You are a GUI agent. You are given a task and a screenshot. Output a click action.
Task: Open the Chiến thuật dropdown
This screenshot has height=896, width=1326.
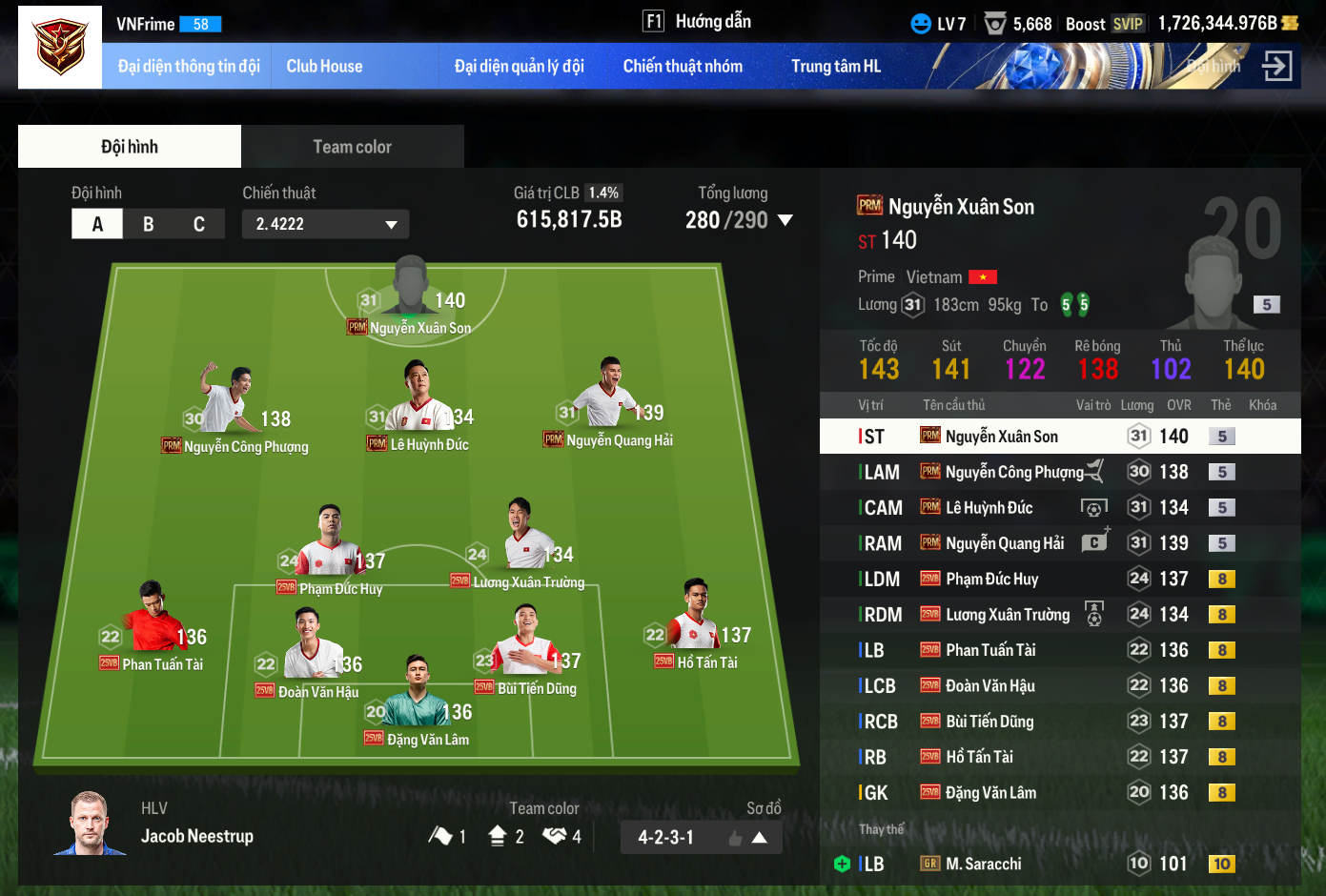pos(325,224)
